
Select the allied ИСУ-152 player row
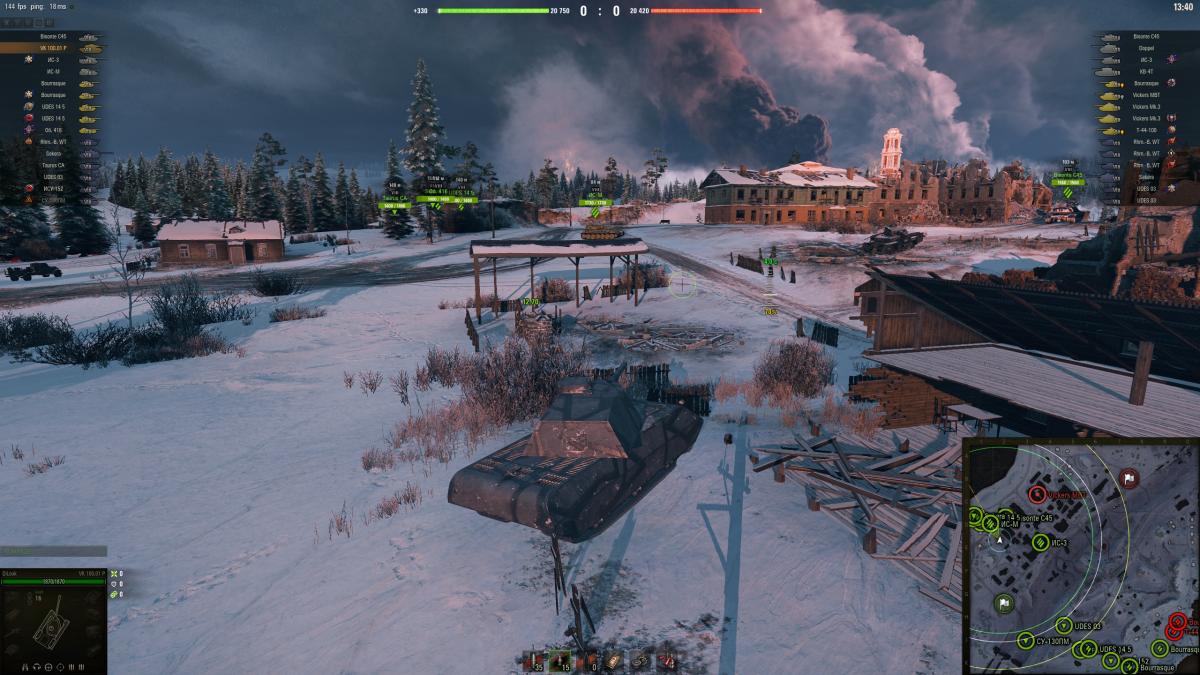click(52, 188)
